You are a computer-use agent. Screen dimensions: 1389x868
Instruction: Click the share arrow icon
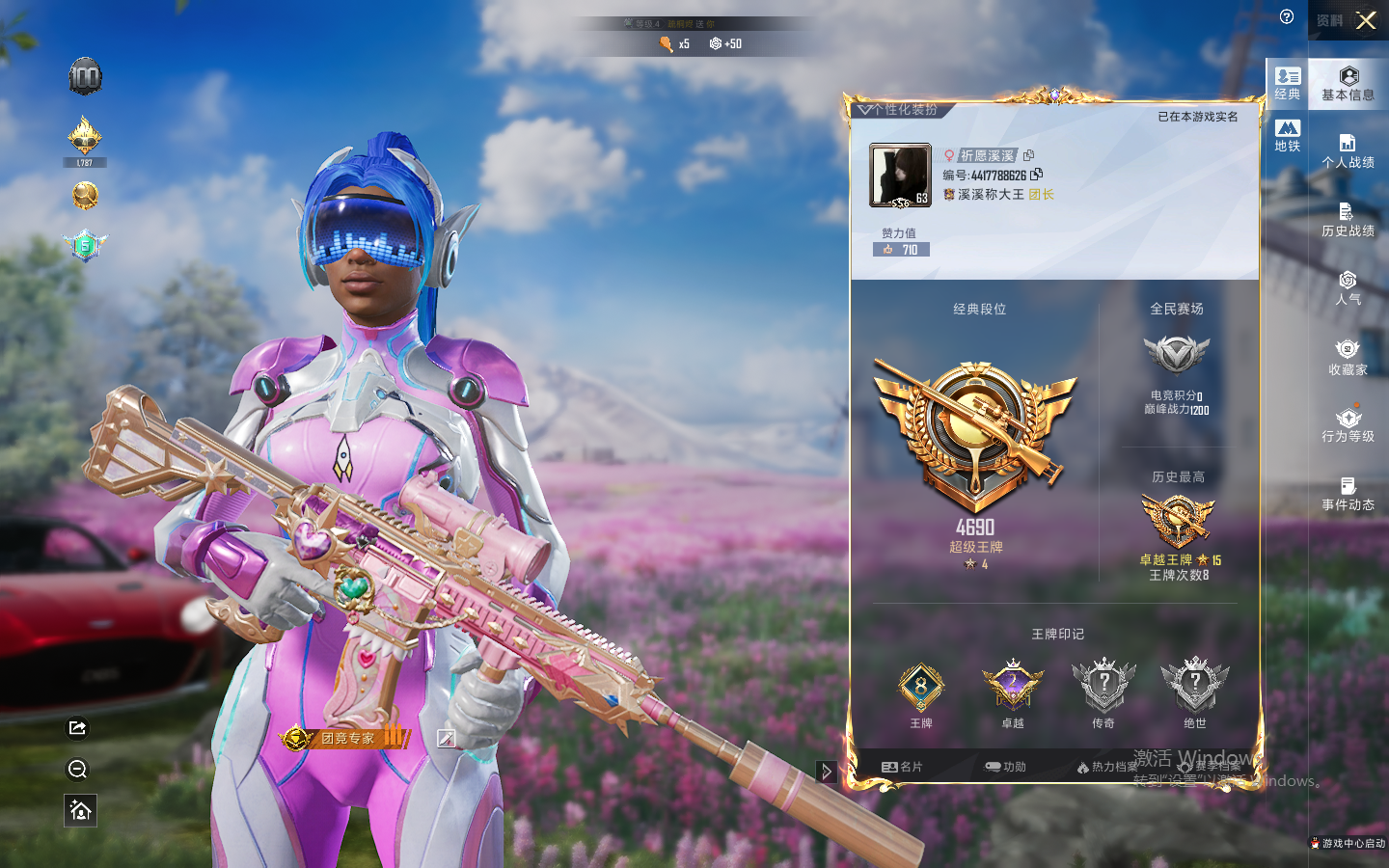(x=78, y=728)
